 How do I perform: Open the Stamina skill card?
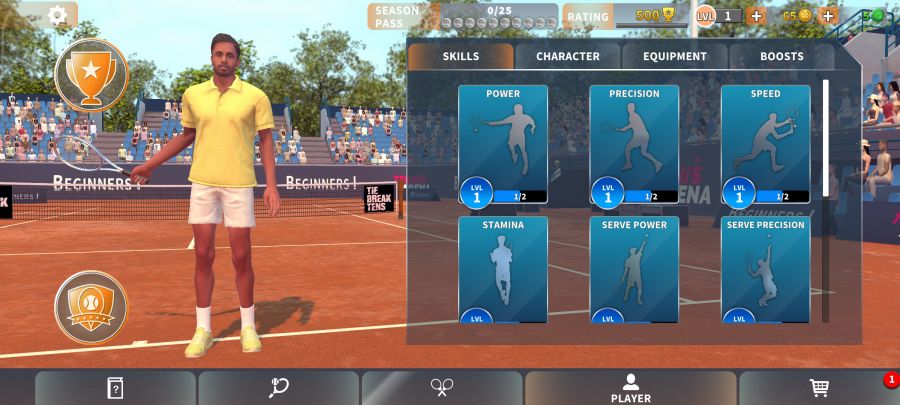503,269
